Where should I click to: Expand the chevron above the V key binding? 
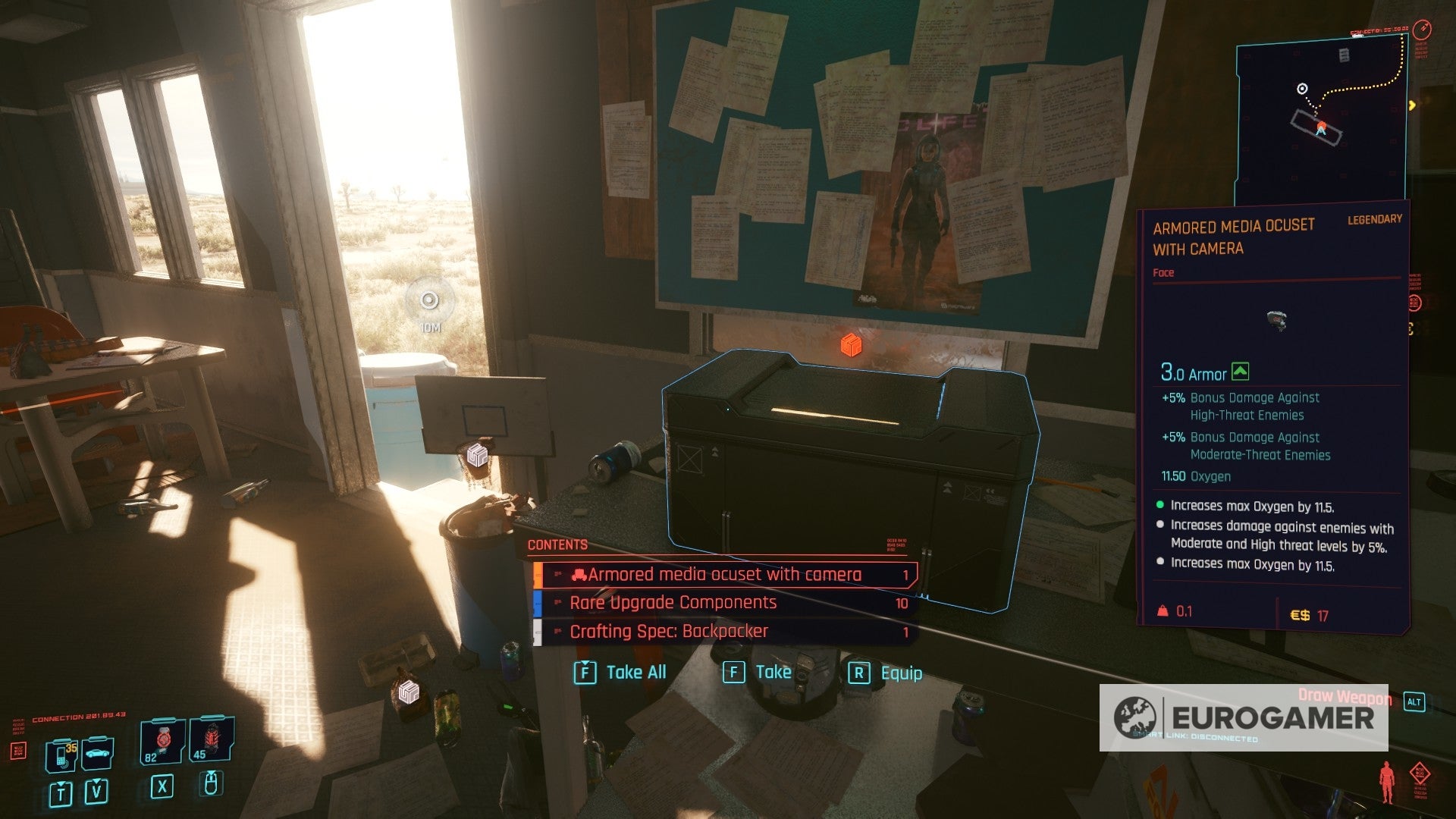click(x=96, y=780)
